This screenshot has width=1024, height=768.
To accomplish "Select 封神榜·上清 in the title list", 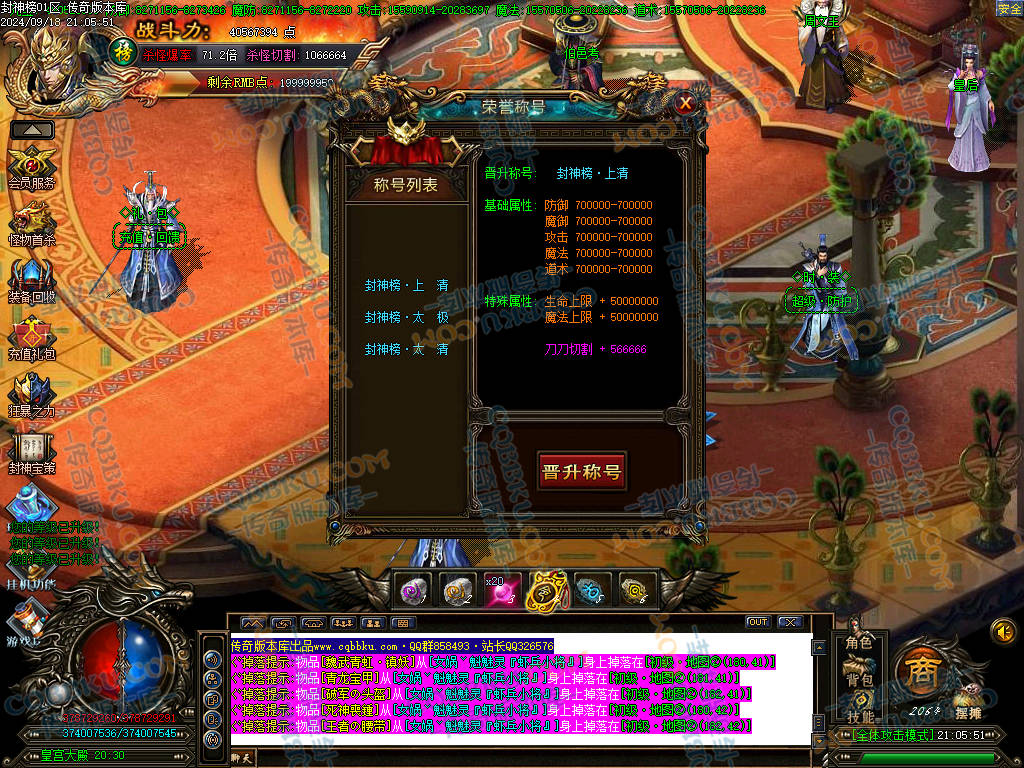I will [x=406, y=286].
